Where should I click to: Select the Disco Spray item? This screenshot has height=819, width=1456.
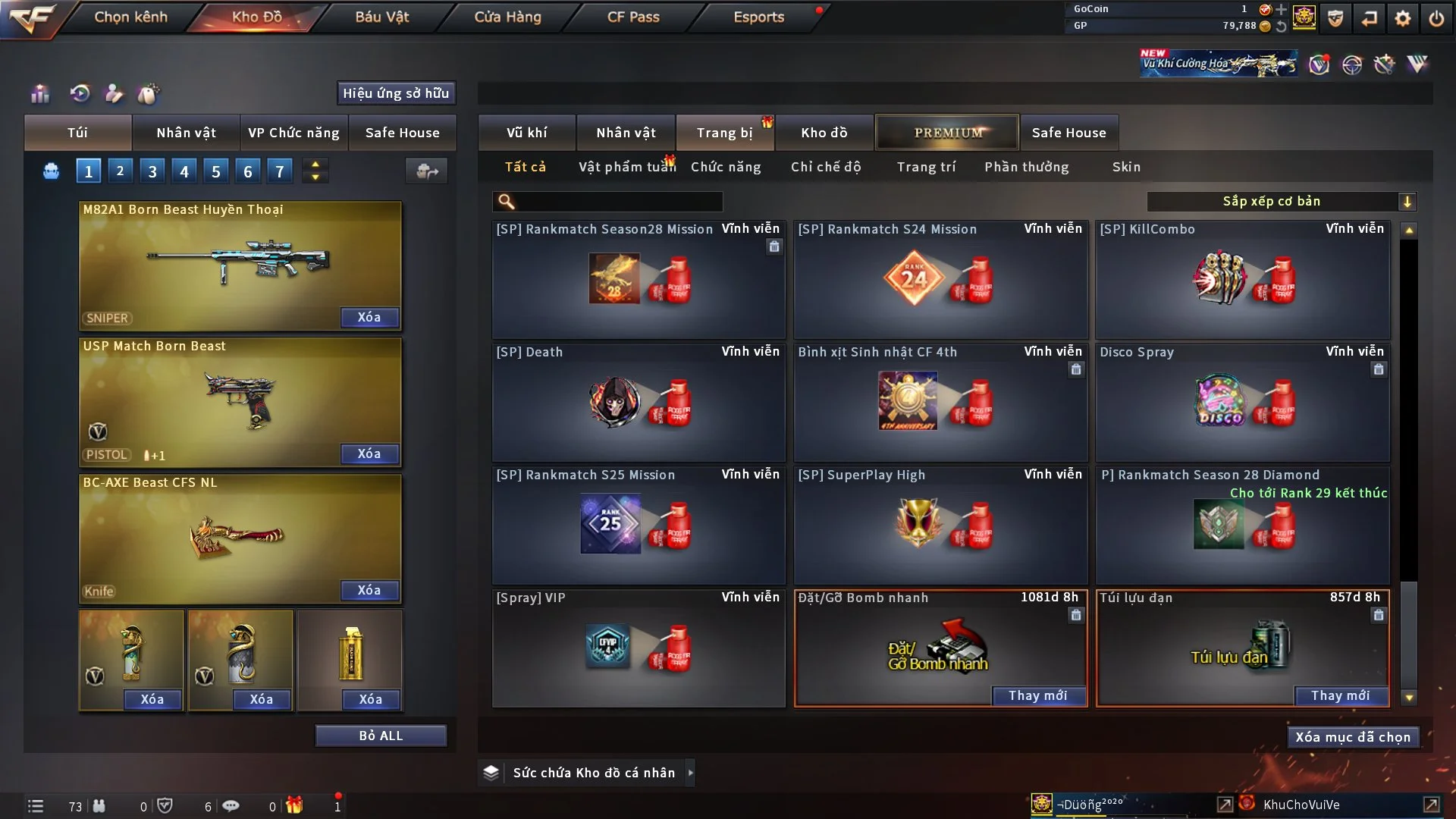click(1242, 402)
